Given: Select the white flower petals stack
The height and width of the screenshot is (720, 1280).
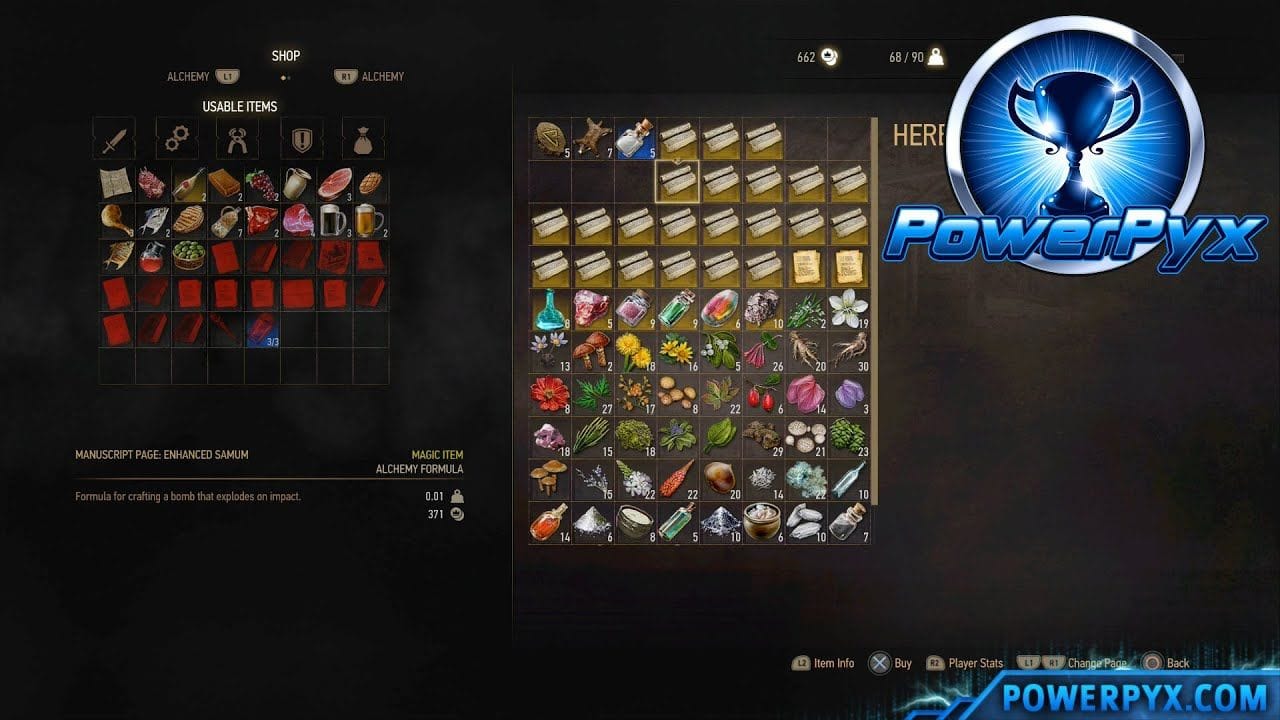Looking at the screenshot, I should point(849,308).
